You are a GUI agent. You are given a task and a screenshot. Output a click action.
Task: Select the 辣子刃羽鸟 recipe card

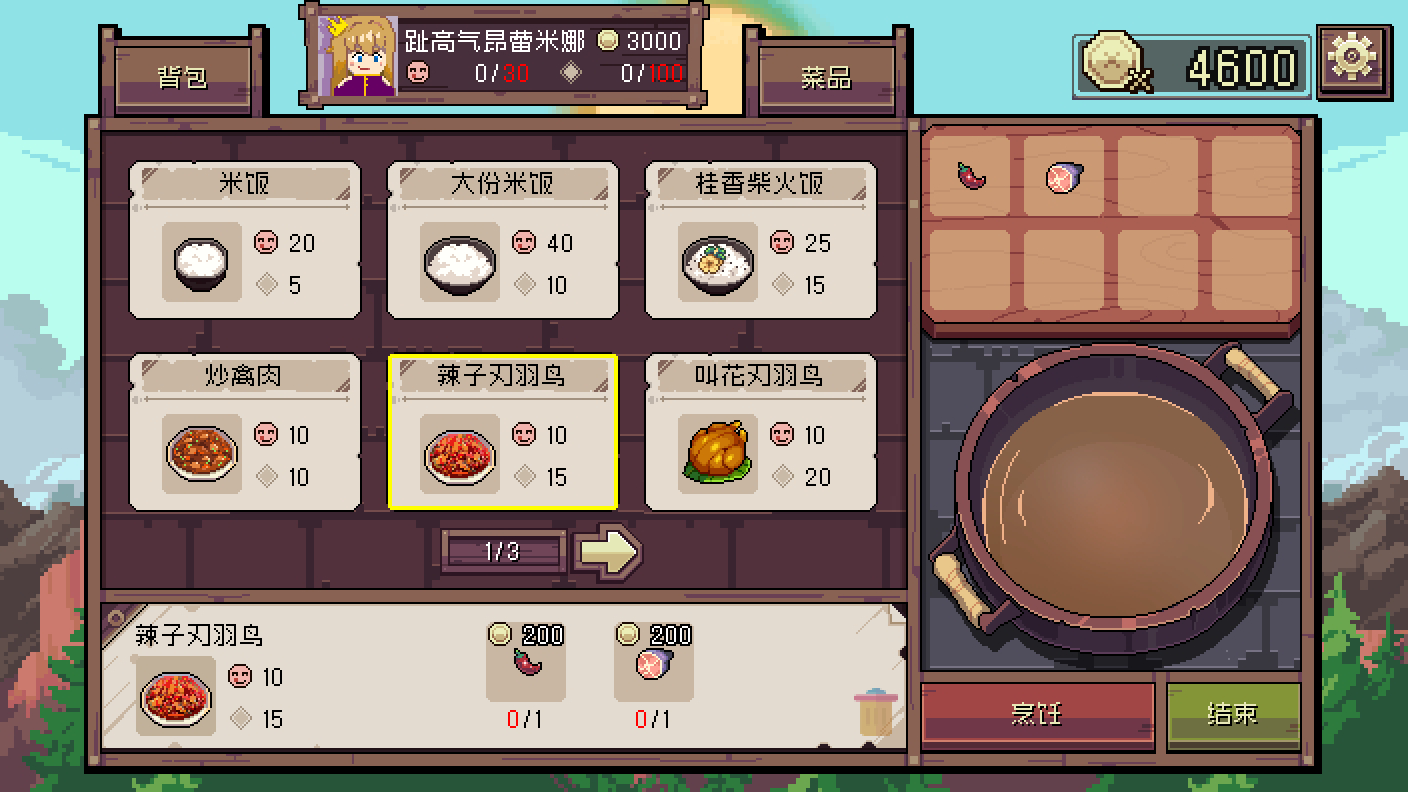click(x=503, y=432)
